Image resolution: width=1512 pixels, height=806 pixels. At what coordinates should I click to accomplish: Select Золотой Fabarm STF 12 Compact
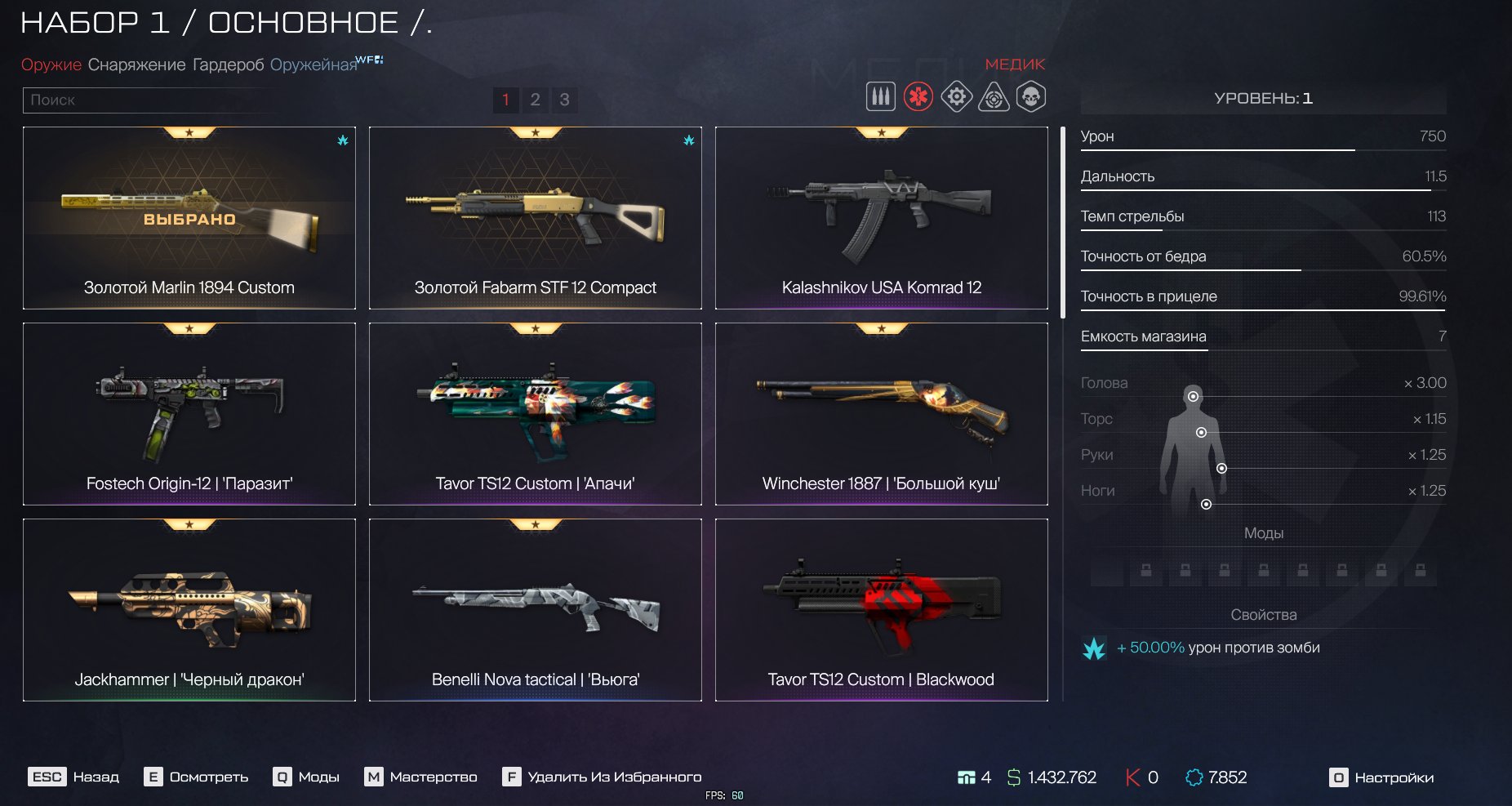(x=535, y=218)
